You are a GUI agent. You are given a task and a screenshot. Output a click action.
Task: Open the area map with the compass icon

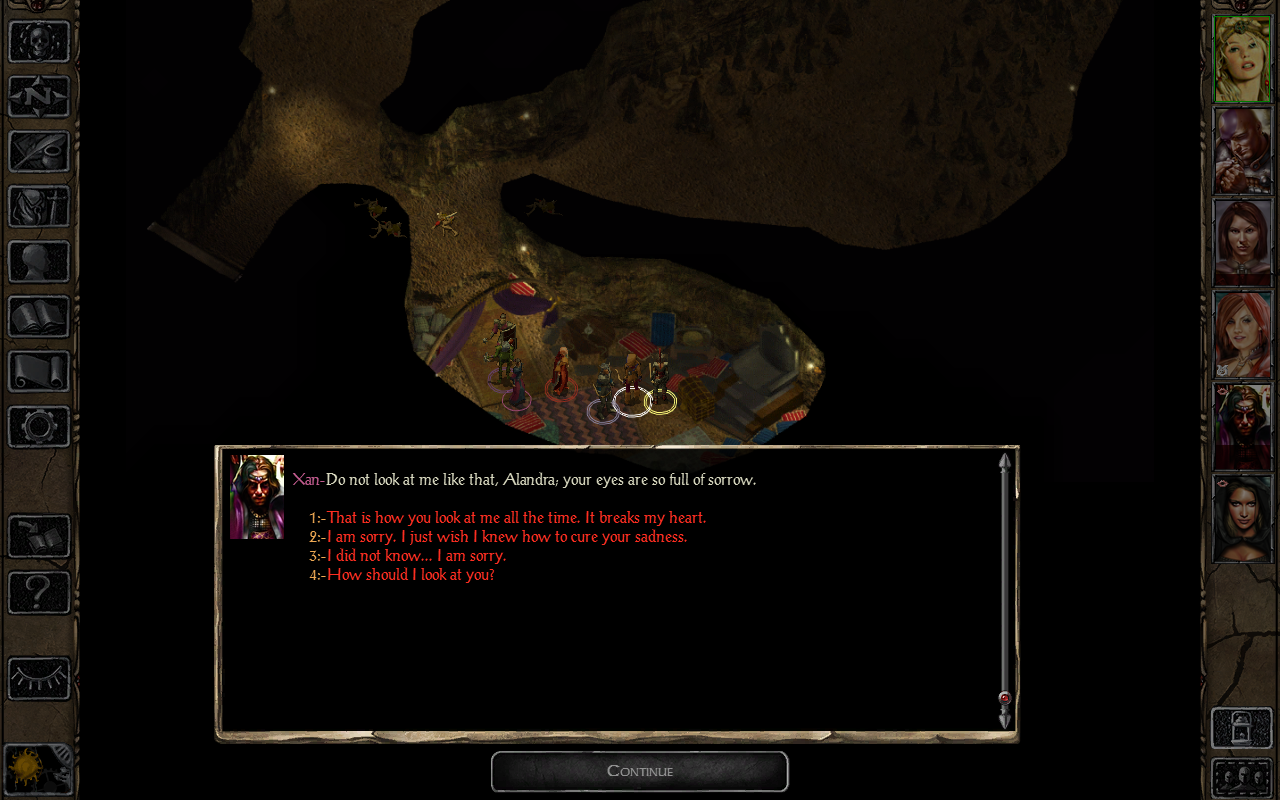point(39,97)
